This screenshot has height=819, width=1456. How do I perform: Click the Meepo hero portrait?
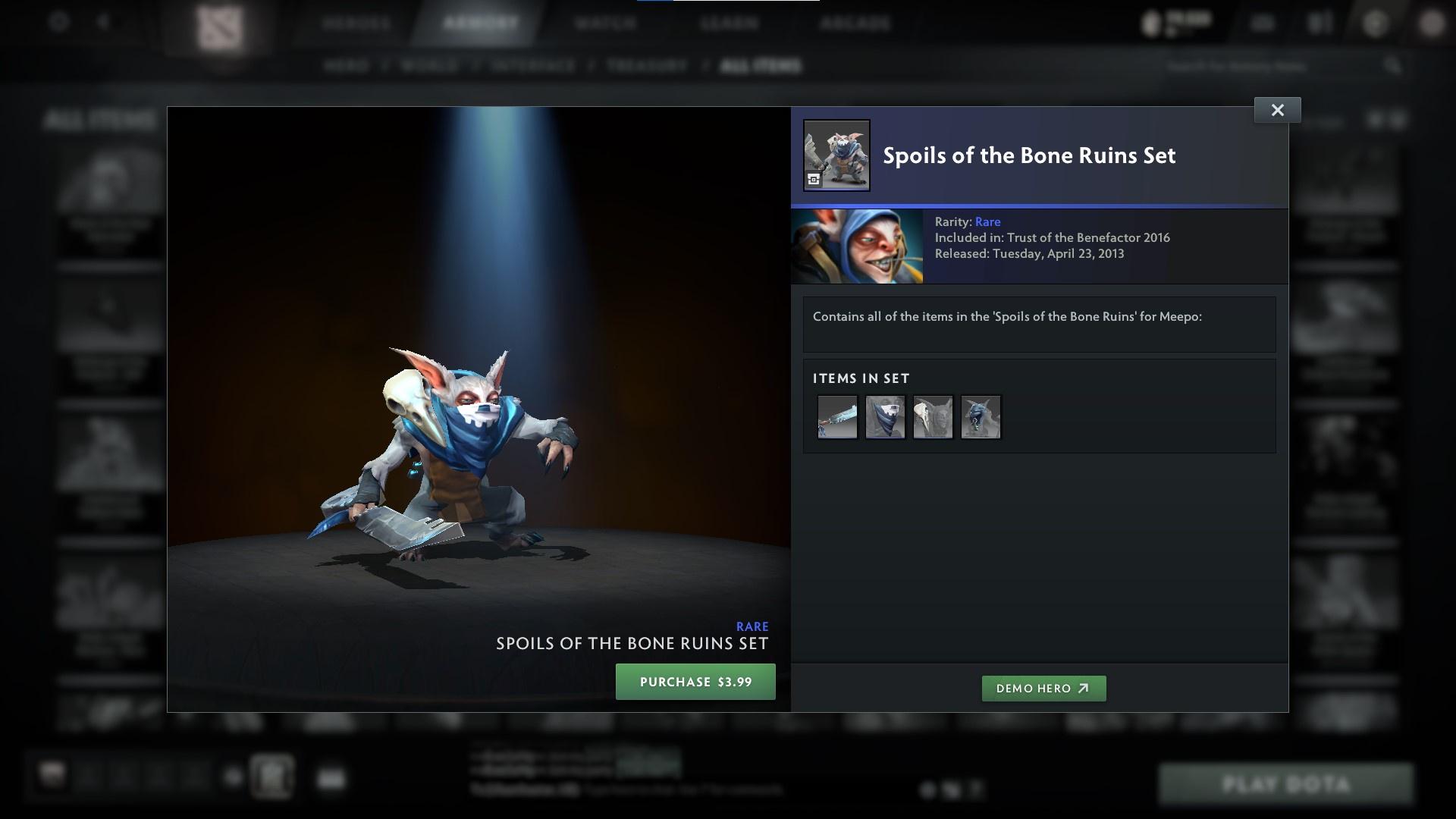pyautogui.click(x=857, y=246)
